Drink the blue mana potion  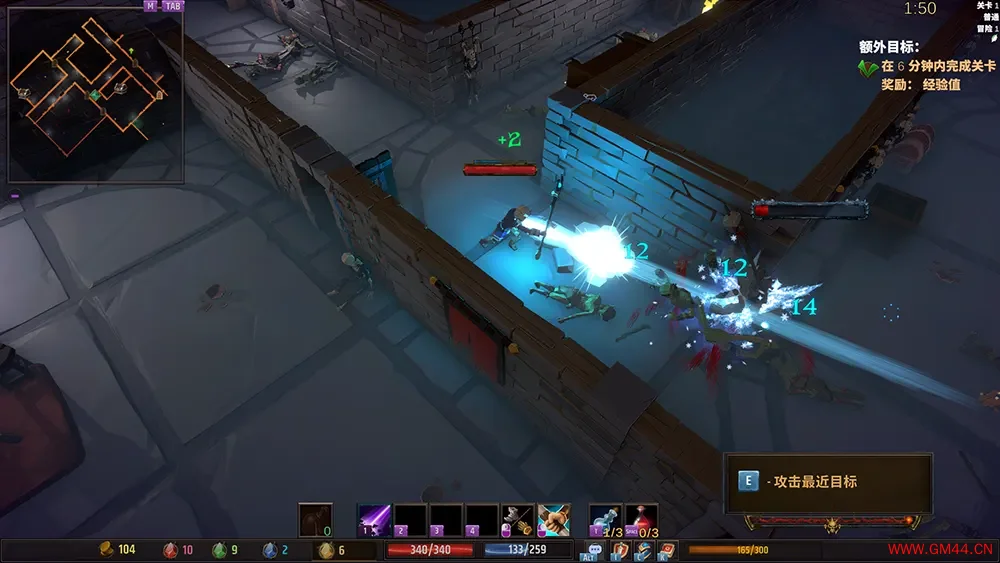point(606,520)
